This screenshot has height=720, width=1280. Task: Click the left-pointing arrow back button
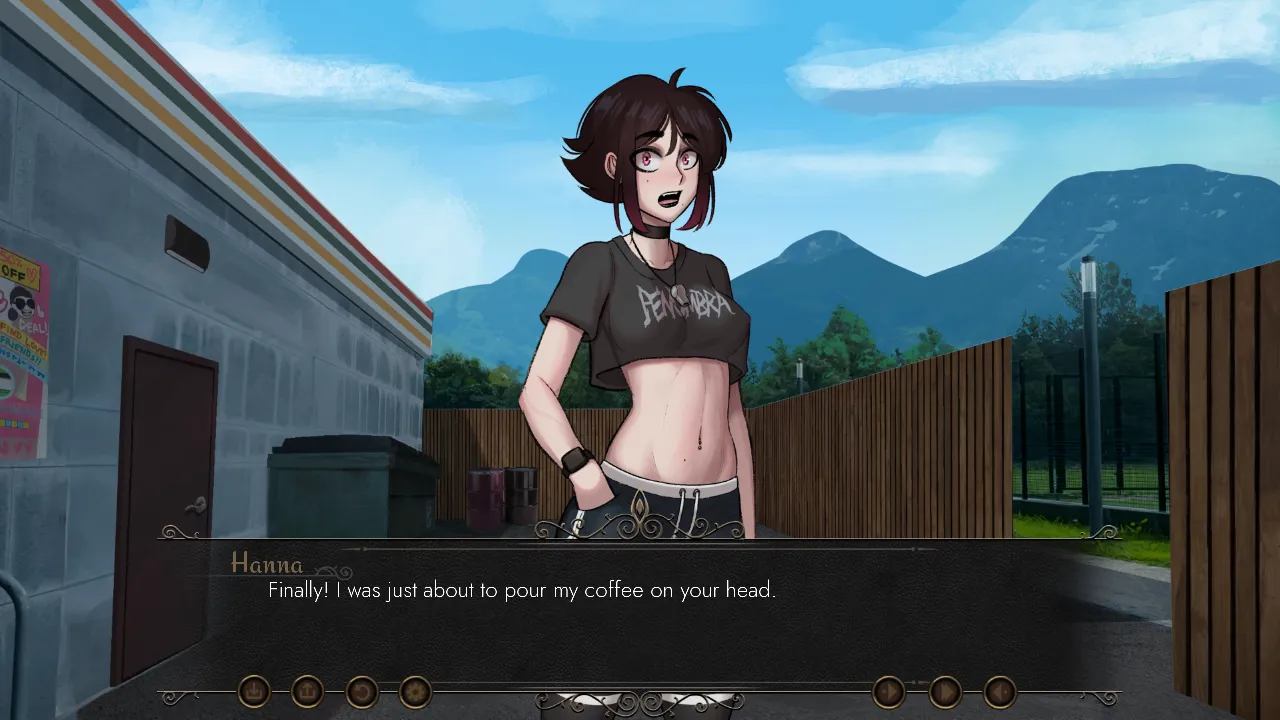pyautogui.click(x=1000, y=691)
